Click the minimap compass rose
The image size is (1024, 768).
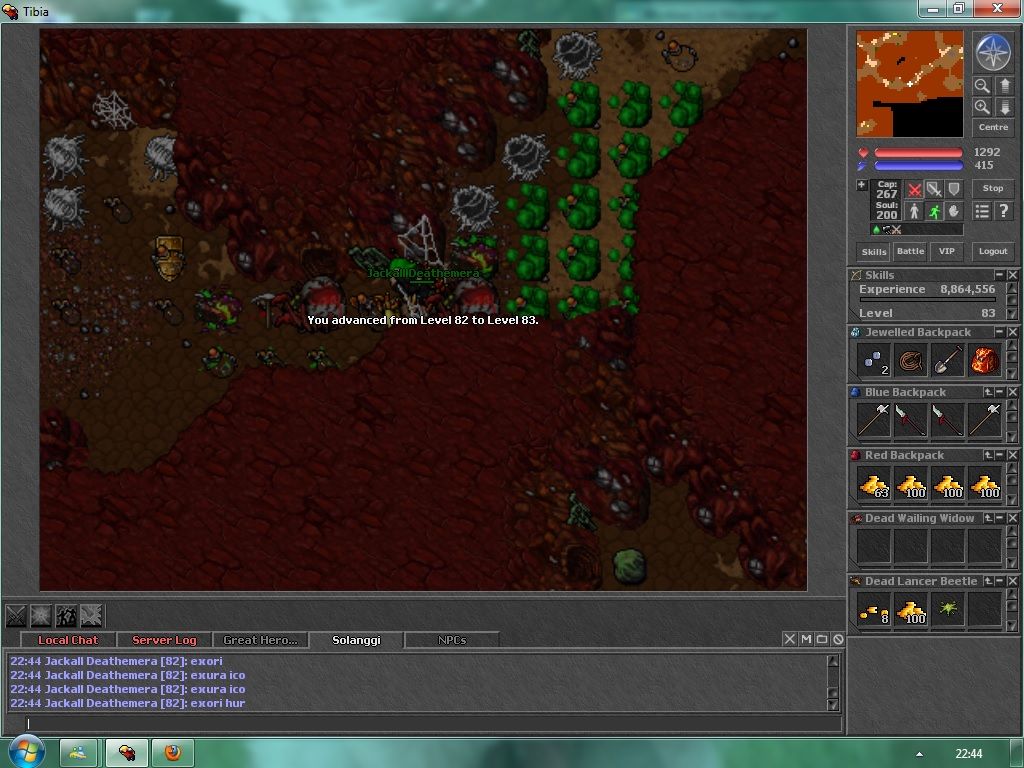[x=992, y=52]
